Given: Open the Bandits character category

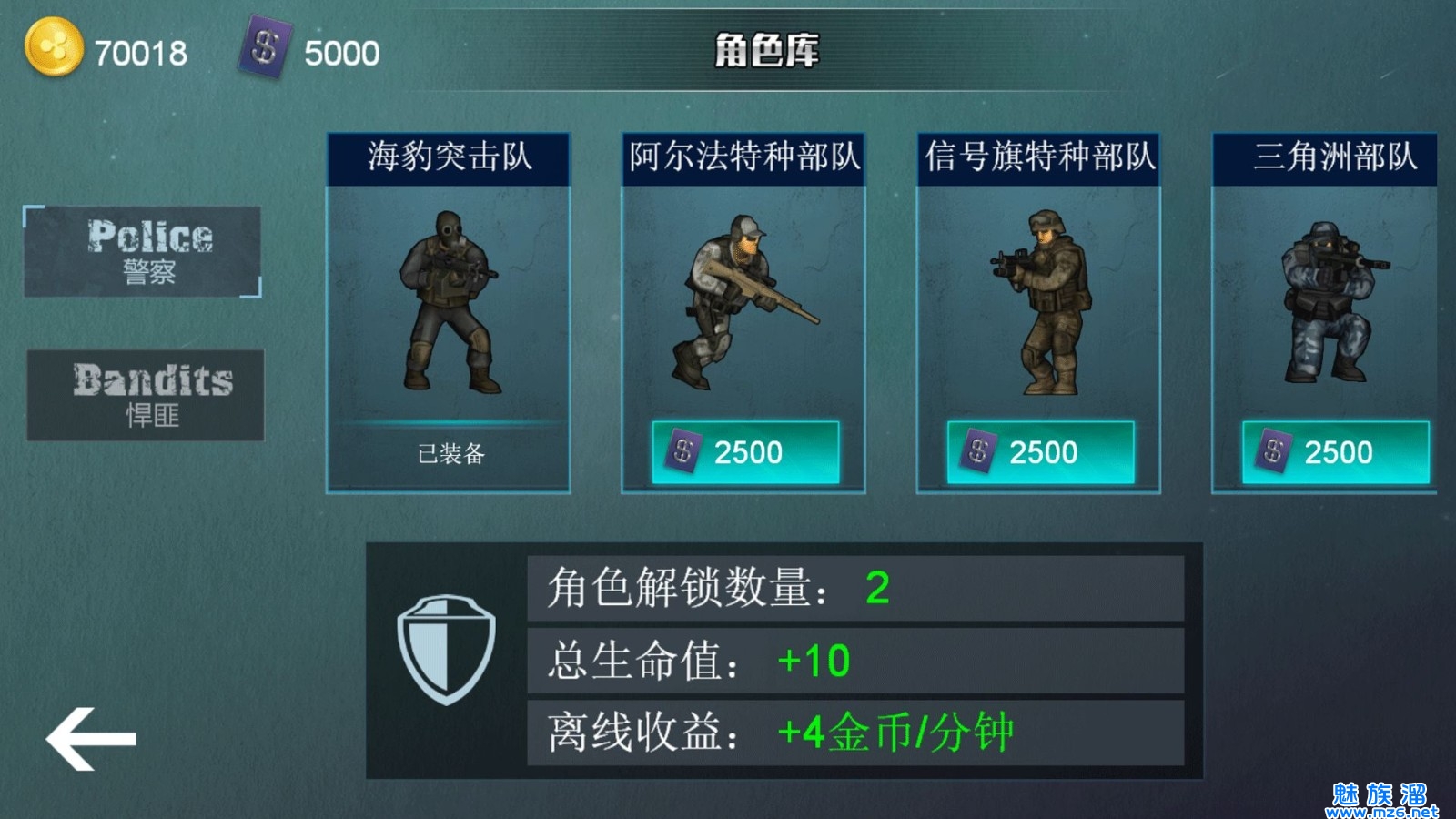Looking at the screenshot, I should tap(146, 395).
